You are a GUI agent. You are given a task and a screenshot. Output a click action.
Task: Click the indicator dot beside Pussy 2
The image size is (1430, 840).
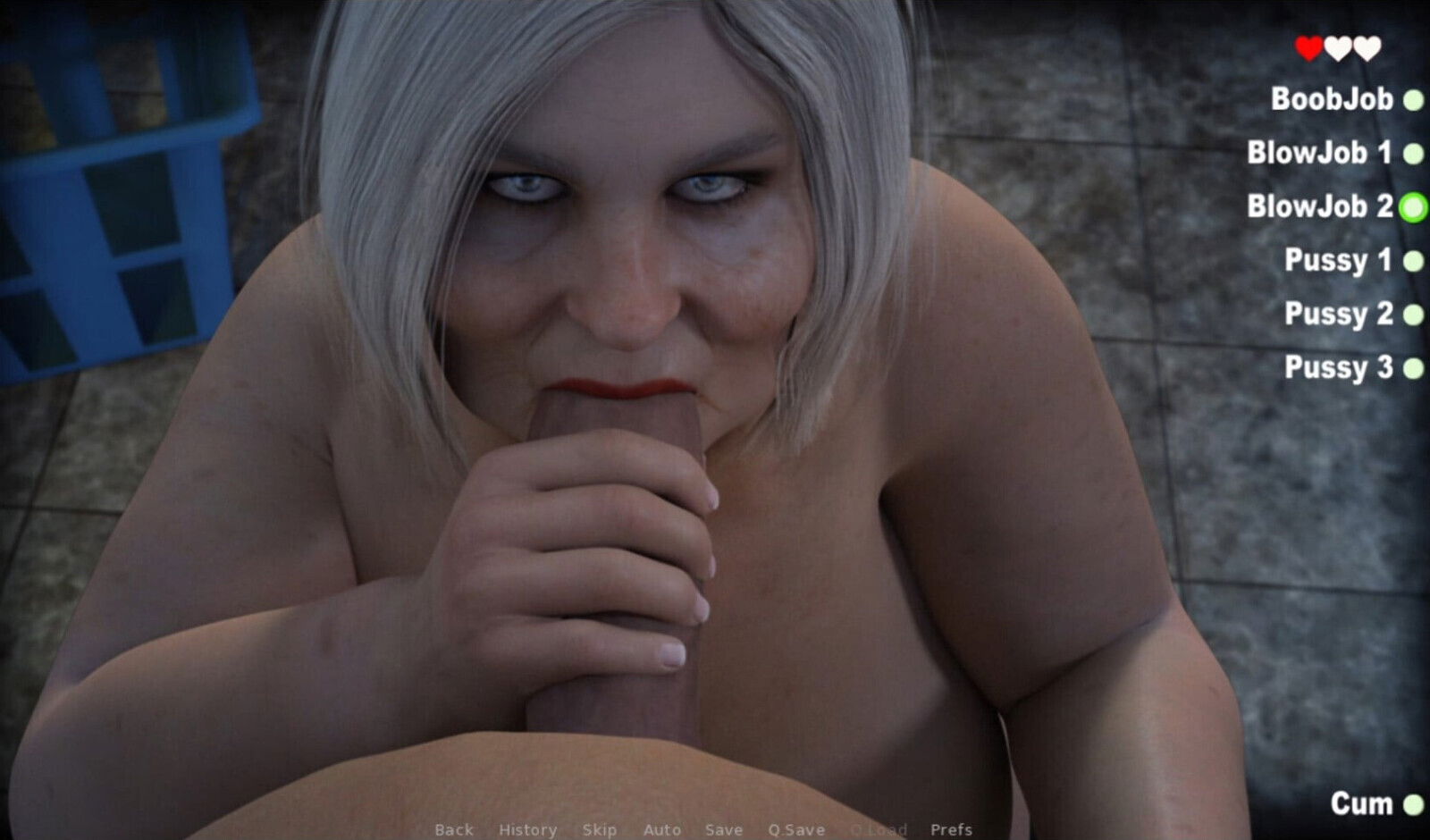tap(1413, 315)
